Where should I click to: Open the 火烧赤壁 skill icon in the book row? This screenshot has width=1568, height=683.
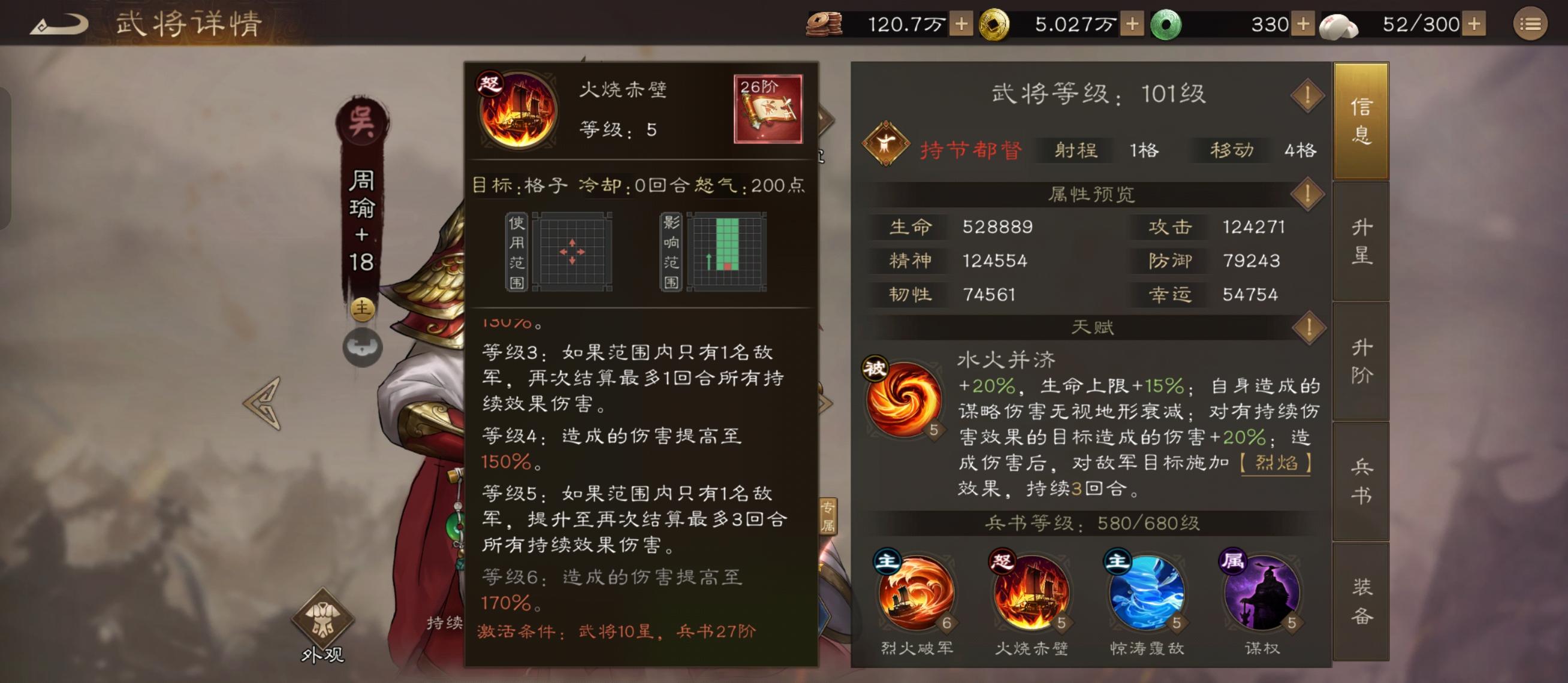[x=1033, y=596]
